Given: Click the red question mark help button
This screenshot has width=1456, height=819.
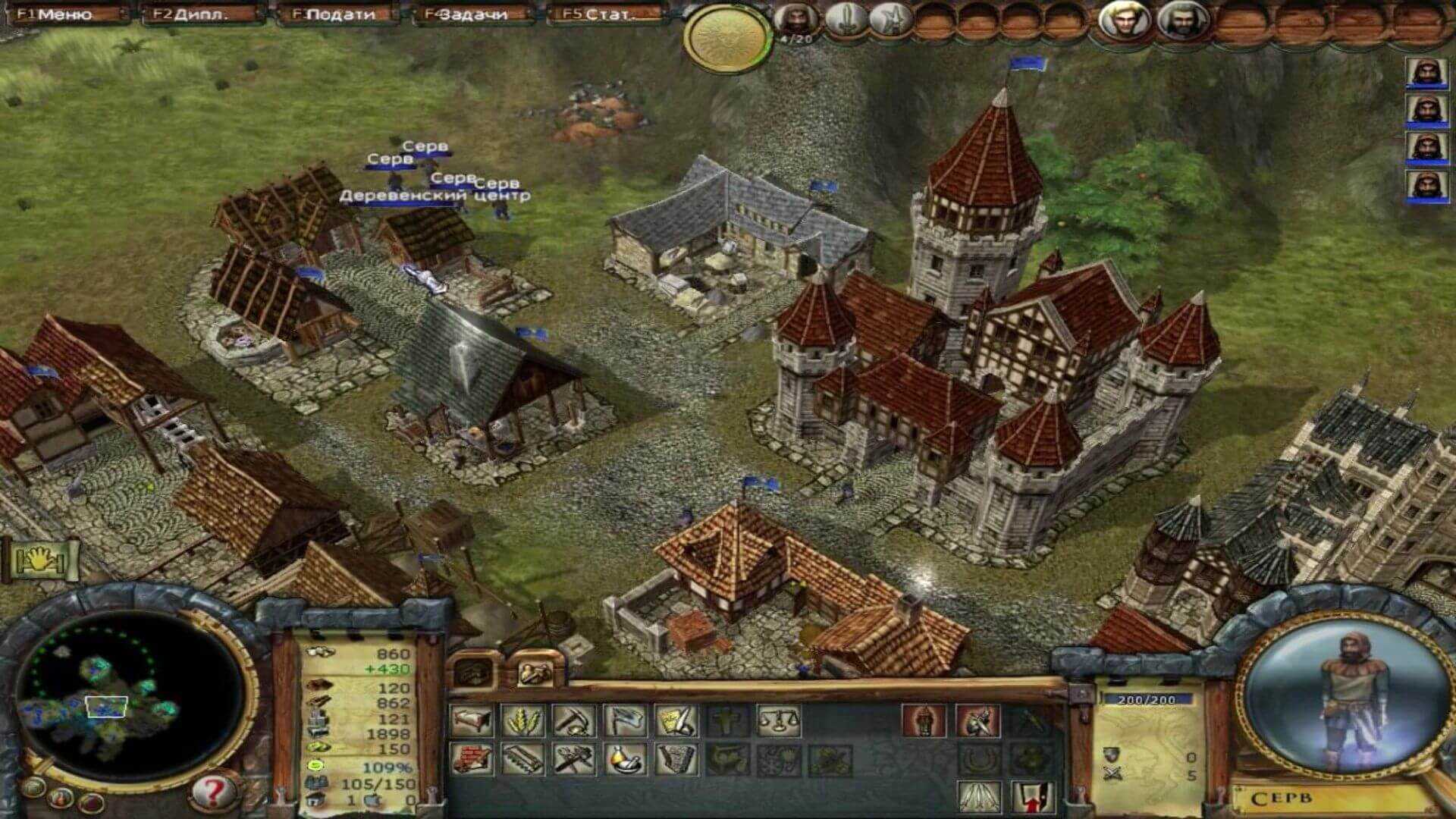Looking at the screenshot, I should click(x=213, y=792).
